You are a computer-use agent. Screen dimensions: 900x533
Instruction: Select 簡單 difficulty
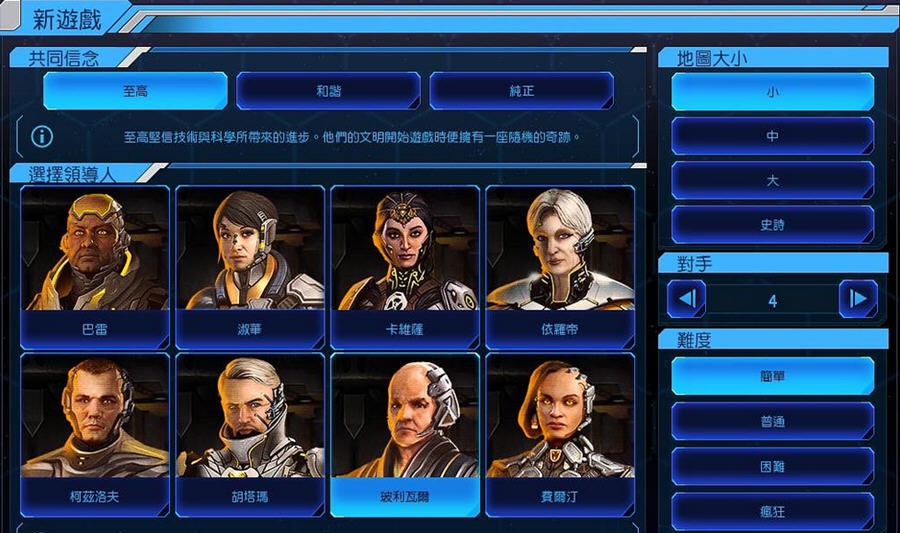(x=772, y=376)
